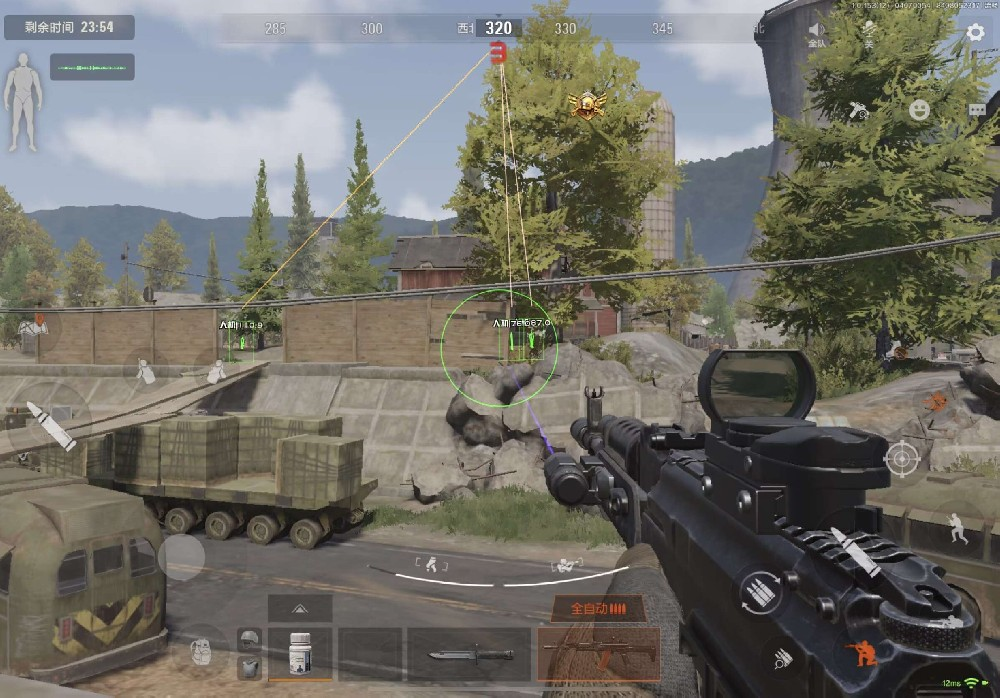Open the smiley emote wheel
The image size is (1000, 698).
click(x=919, y=110)
